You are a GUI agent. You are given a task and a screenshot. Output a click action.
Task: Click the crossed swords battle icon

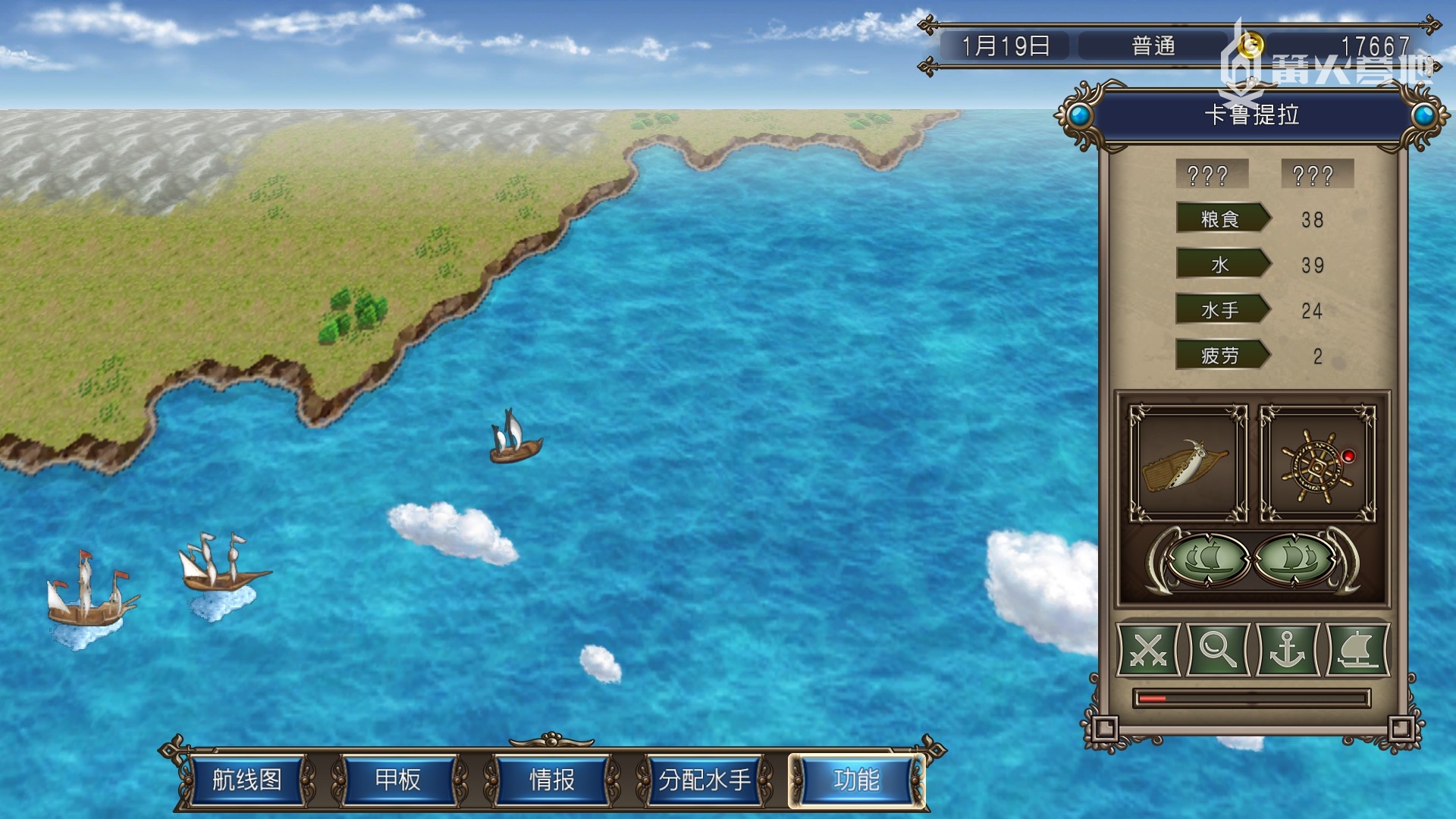coord(1149,650)
